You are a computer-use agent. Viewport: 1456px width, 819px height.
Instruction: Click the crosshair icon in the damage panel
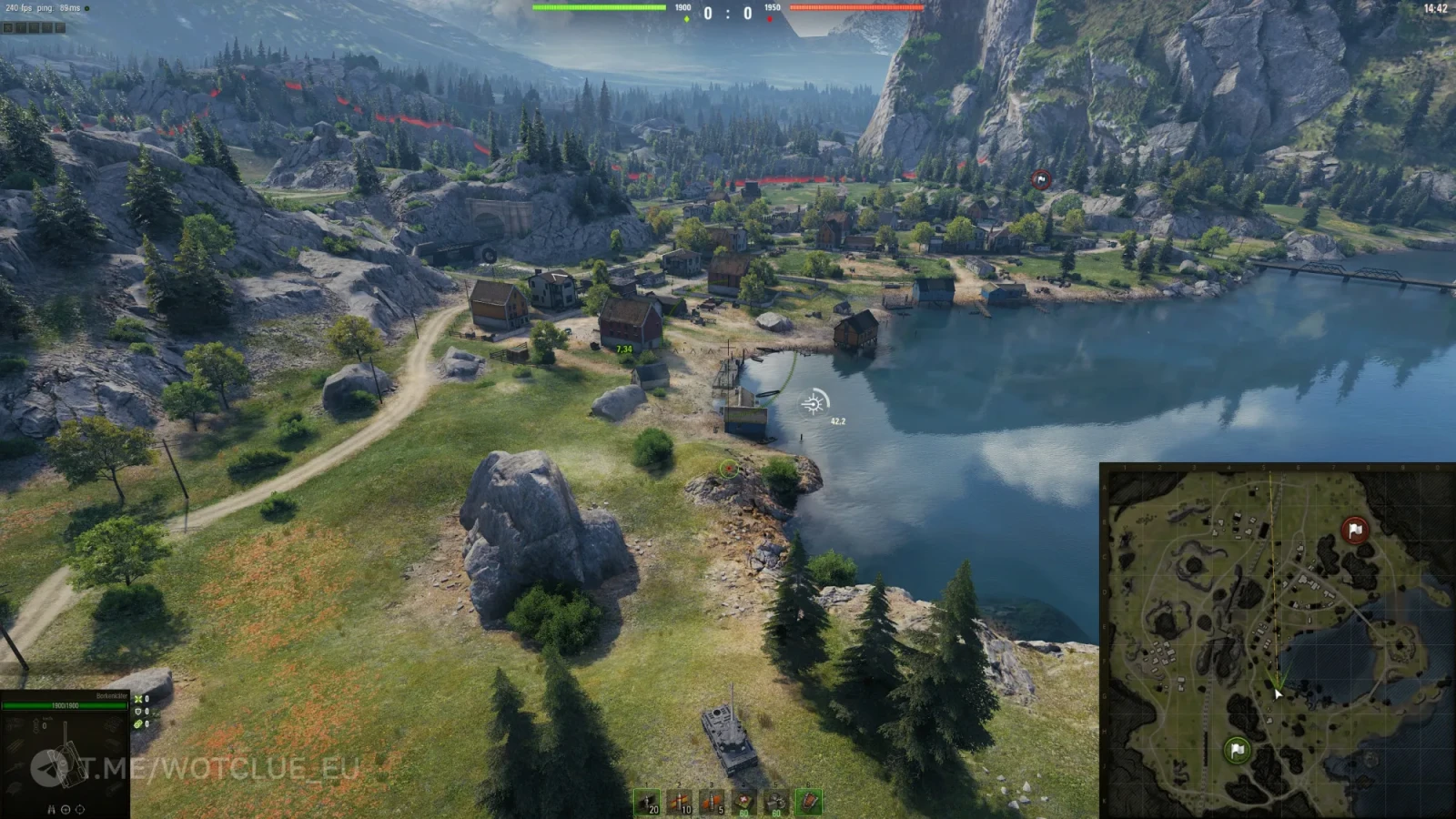click(79, 809)
